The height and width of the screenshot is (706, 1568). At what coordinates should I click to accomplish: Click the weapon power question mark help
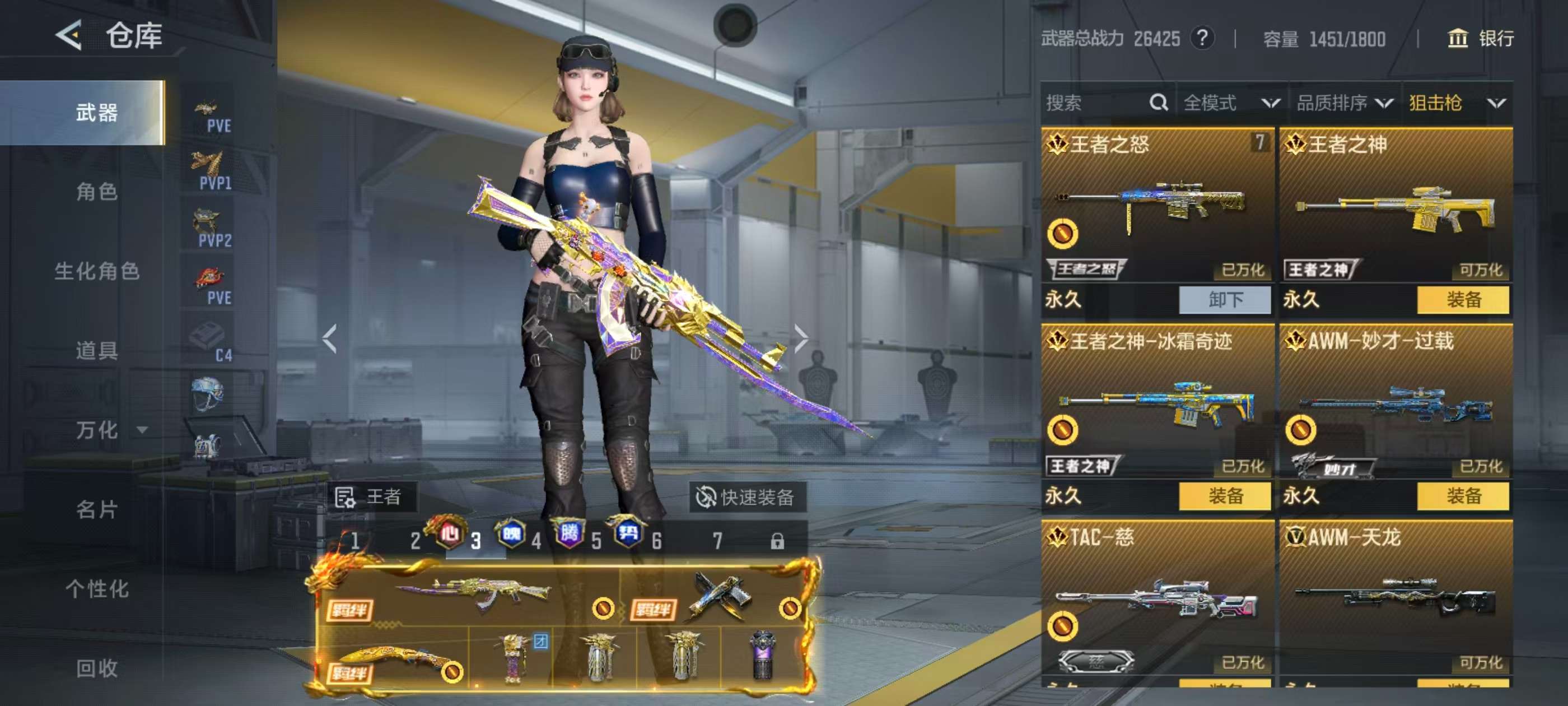click(x=1202, y=38)
